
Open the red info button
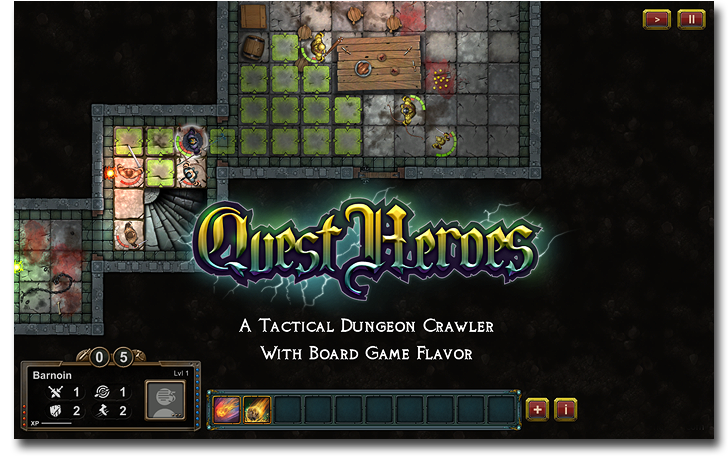click(x=566, y=409)
